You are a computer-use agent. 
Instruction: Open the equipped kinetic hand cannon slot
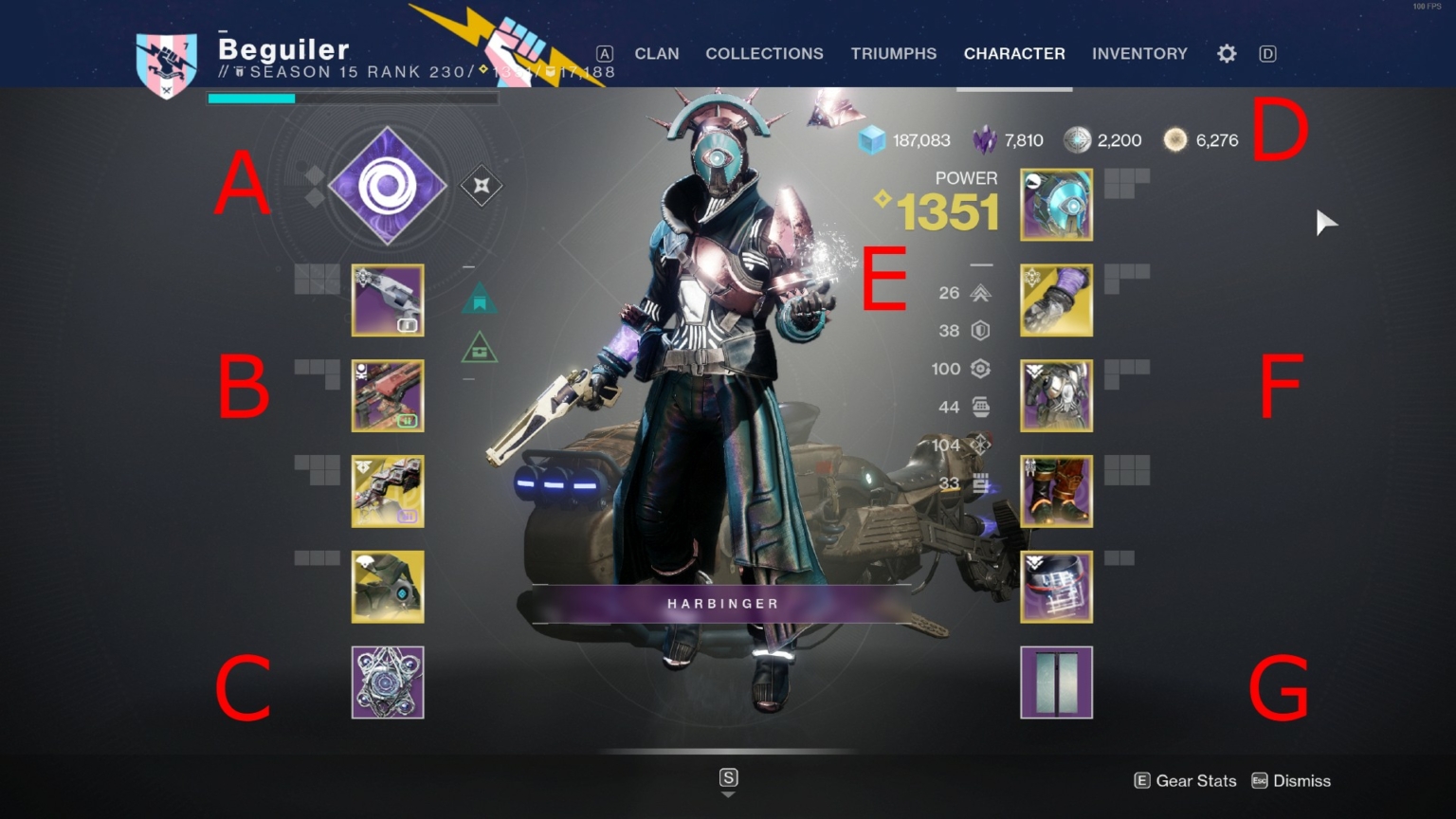(x=387, y=300)
